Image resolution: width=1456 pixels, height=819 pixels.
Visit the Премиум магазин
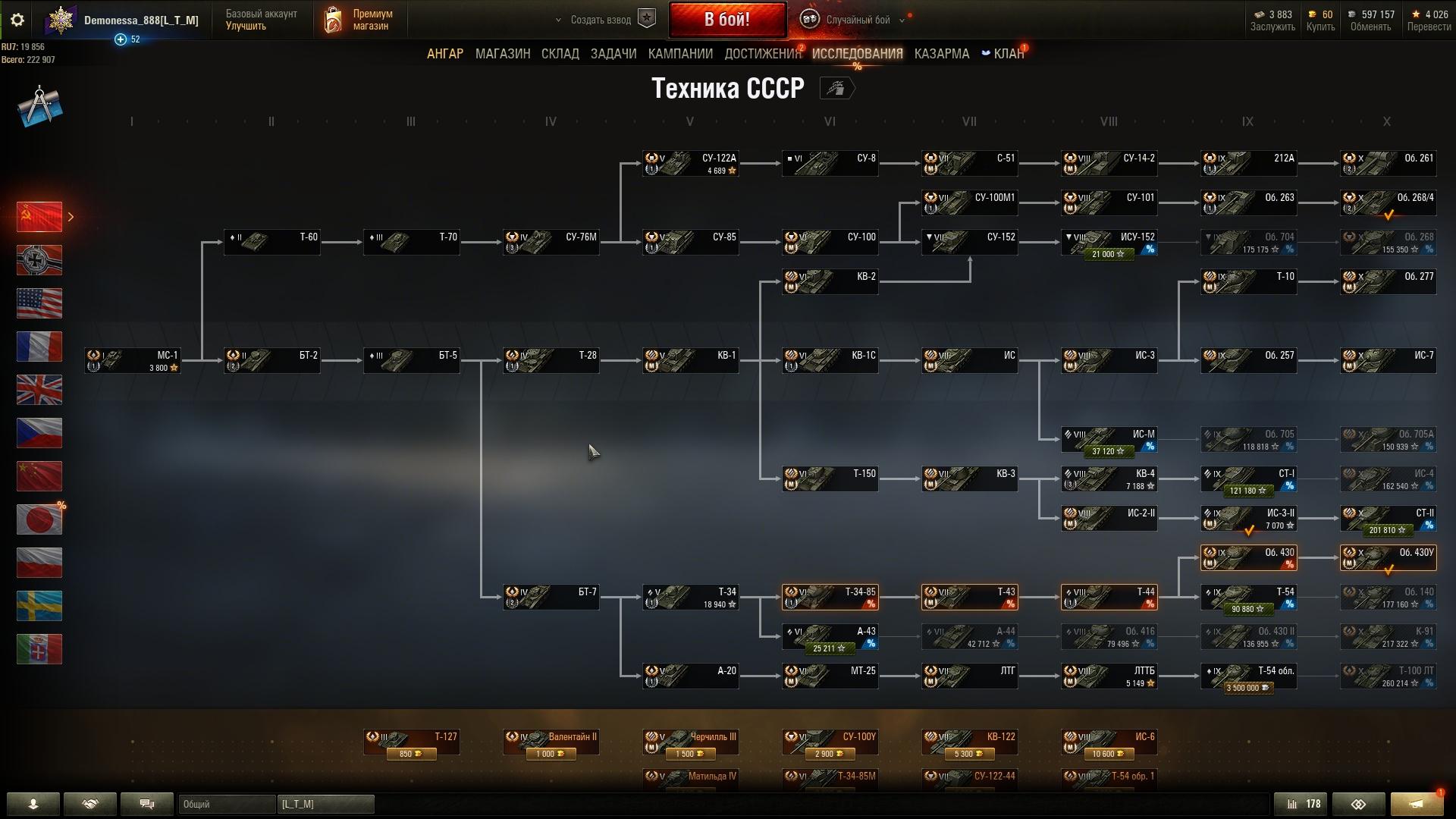pos(359,20)
